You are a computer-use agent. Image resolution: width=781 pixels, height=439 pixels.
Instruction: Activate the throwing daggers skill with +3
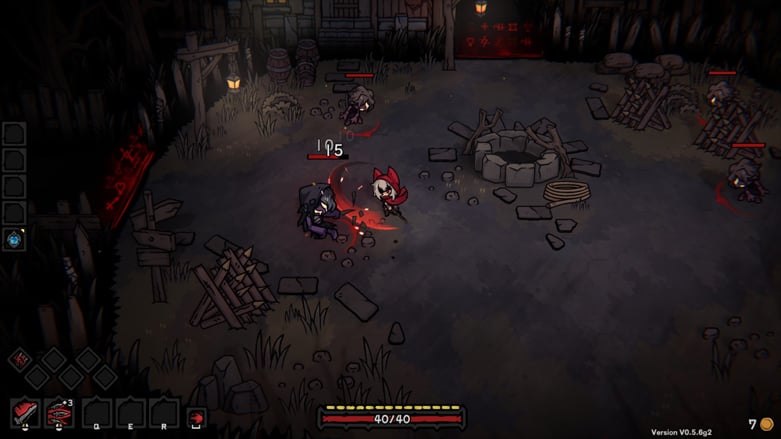point(60,413)
